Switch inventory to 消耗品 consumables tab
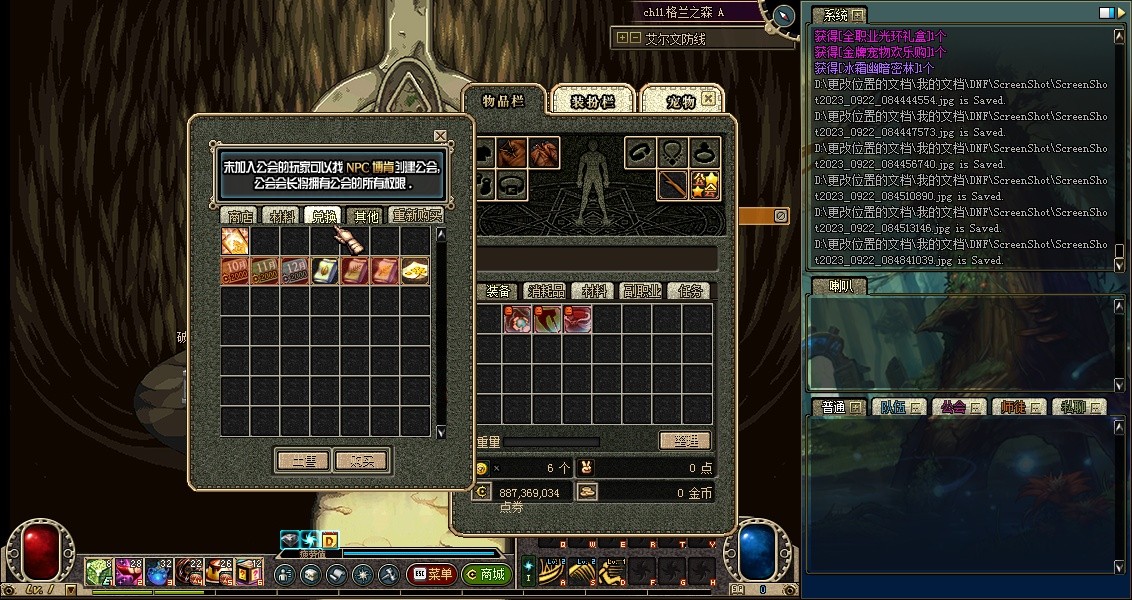The height and width of the screenshot is (600, 1132). coord(548,291)
